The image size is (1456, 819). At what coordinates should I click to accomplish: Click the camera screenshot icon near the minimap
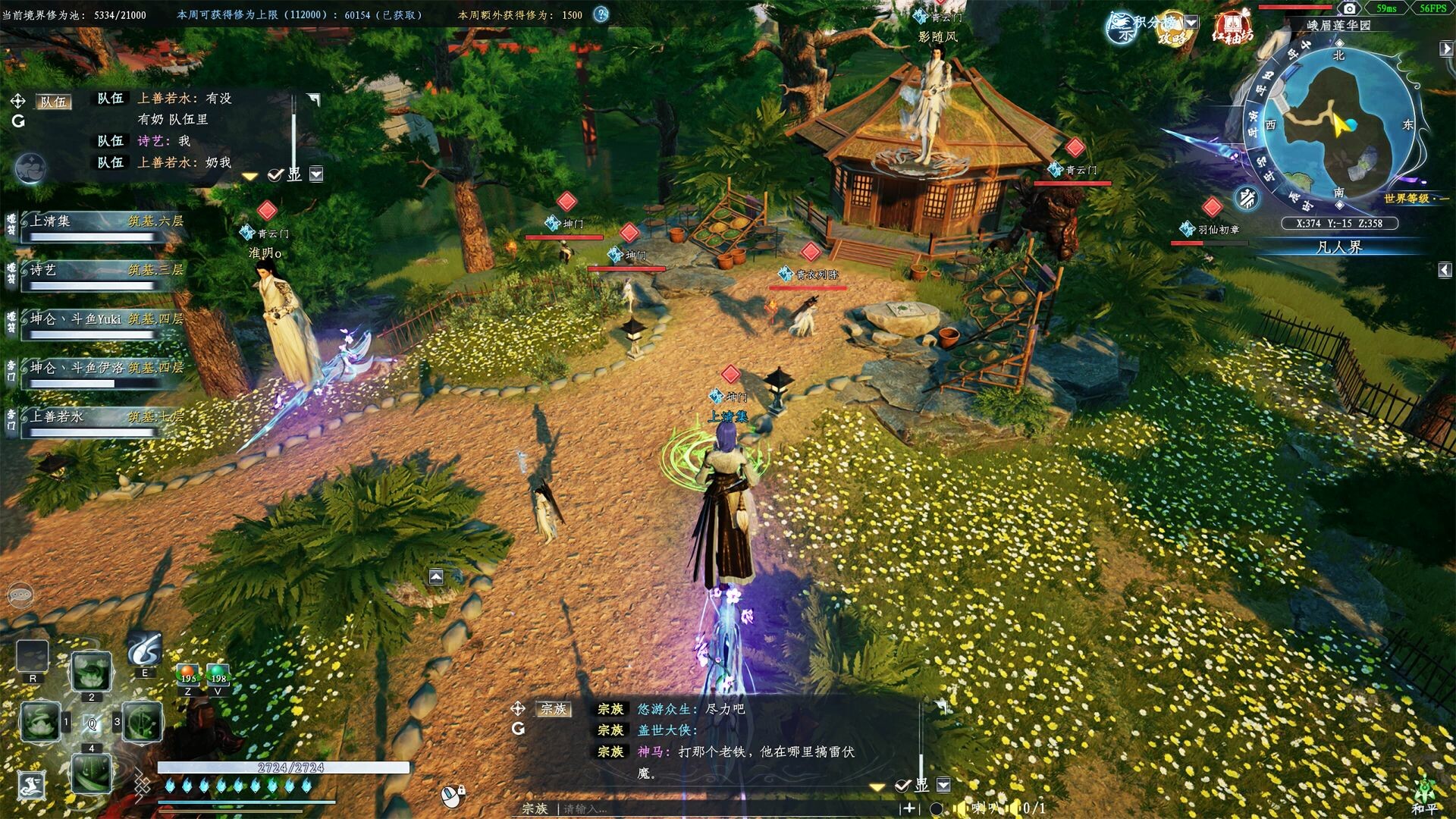(x=1350, y=8)
